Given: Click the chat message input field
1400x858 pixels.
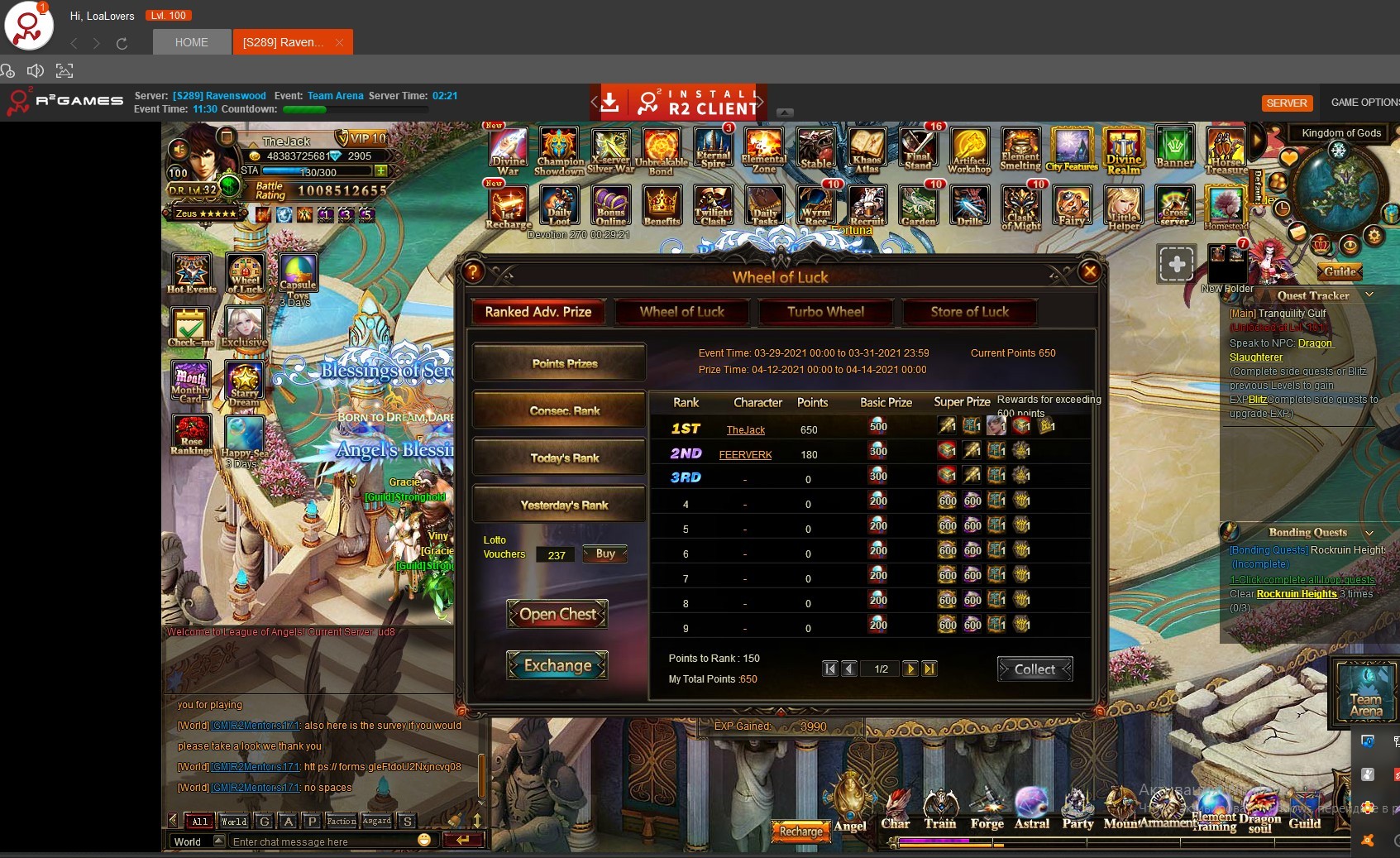Looking at the screenshot, I should (323, 841).
